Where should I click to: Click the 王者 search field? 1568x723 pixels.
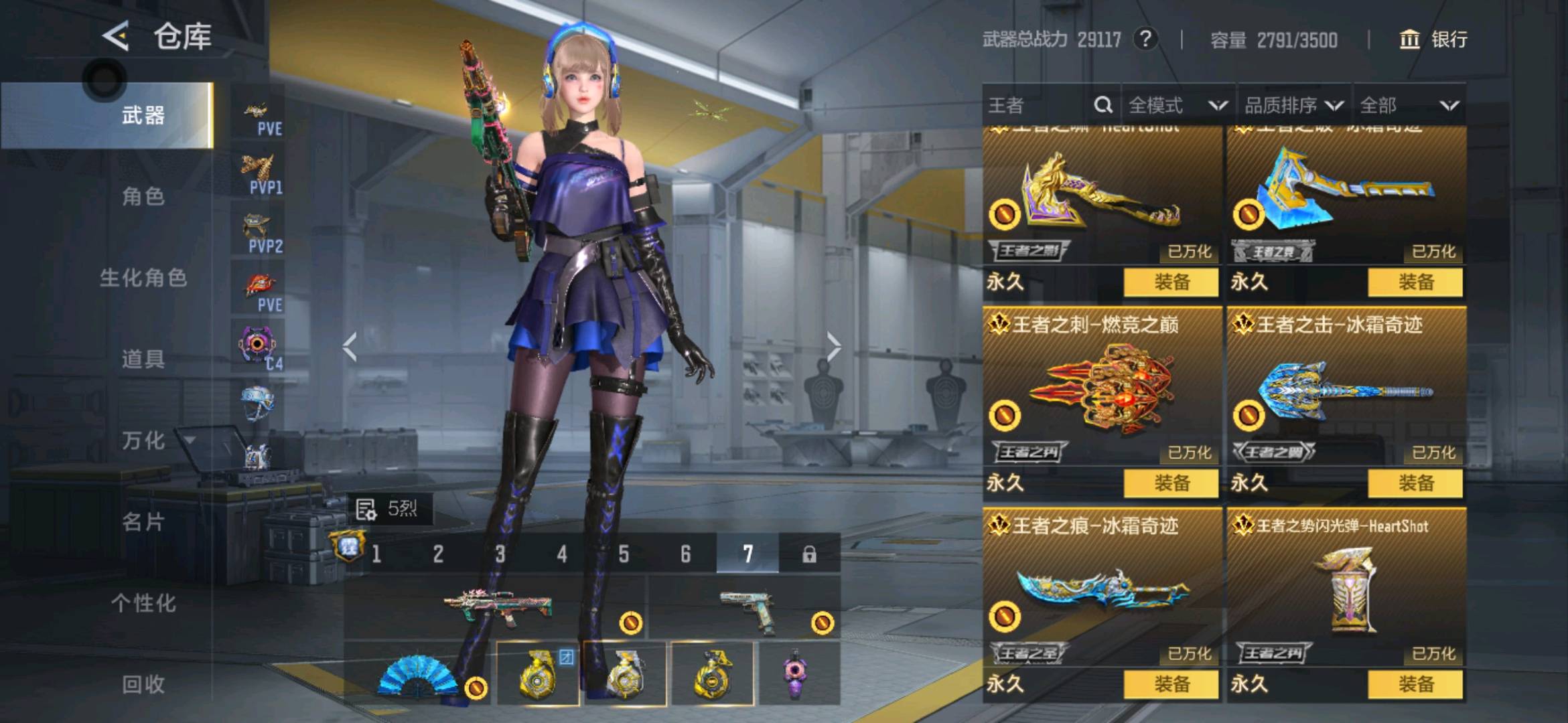click(1038, 105)
